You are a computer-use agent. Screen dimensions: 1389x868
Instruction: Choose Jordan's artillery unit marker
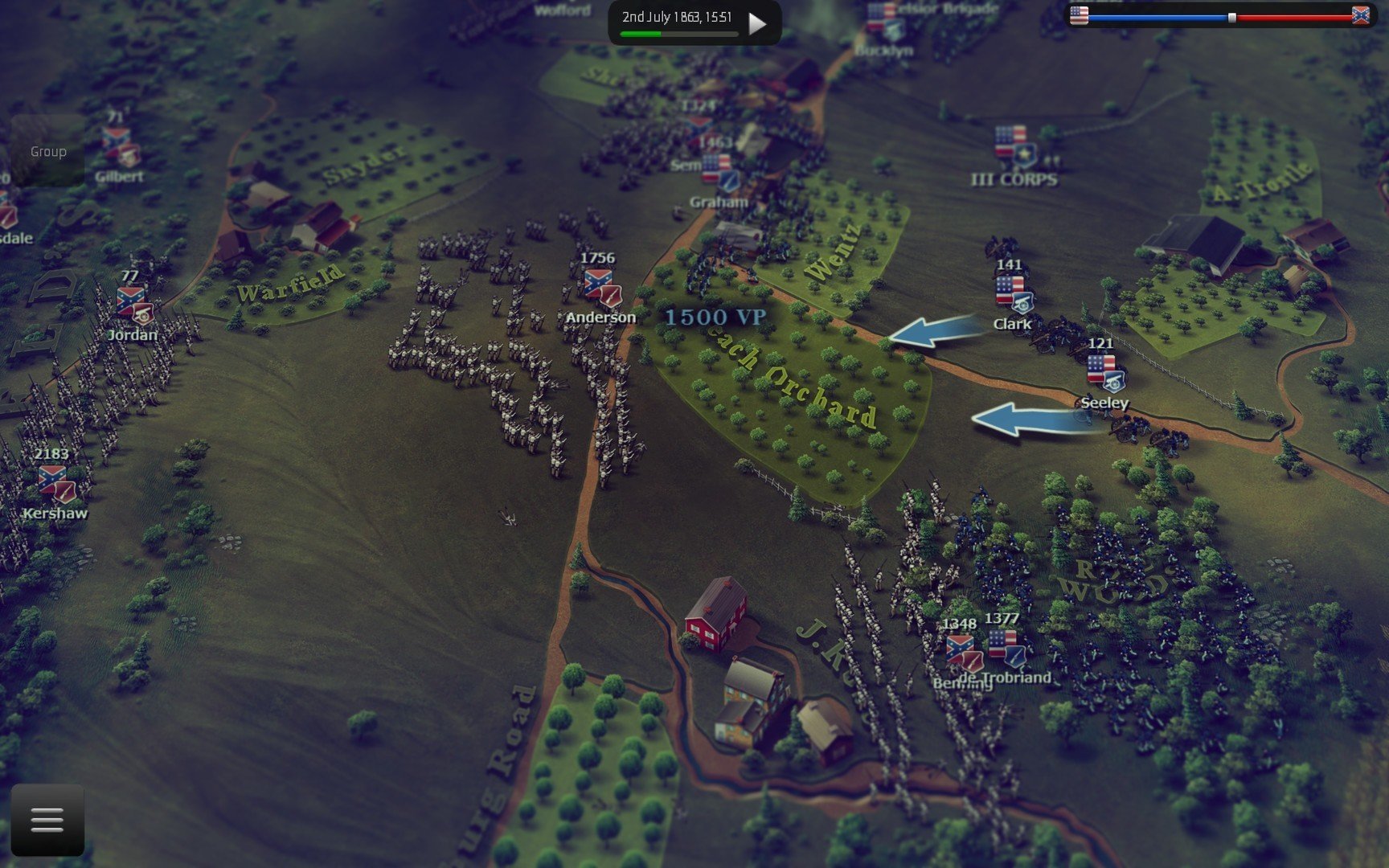(x=133, y=305)
